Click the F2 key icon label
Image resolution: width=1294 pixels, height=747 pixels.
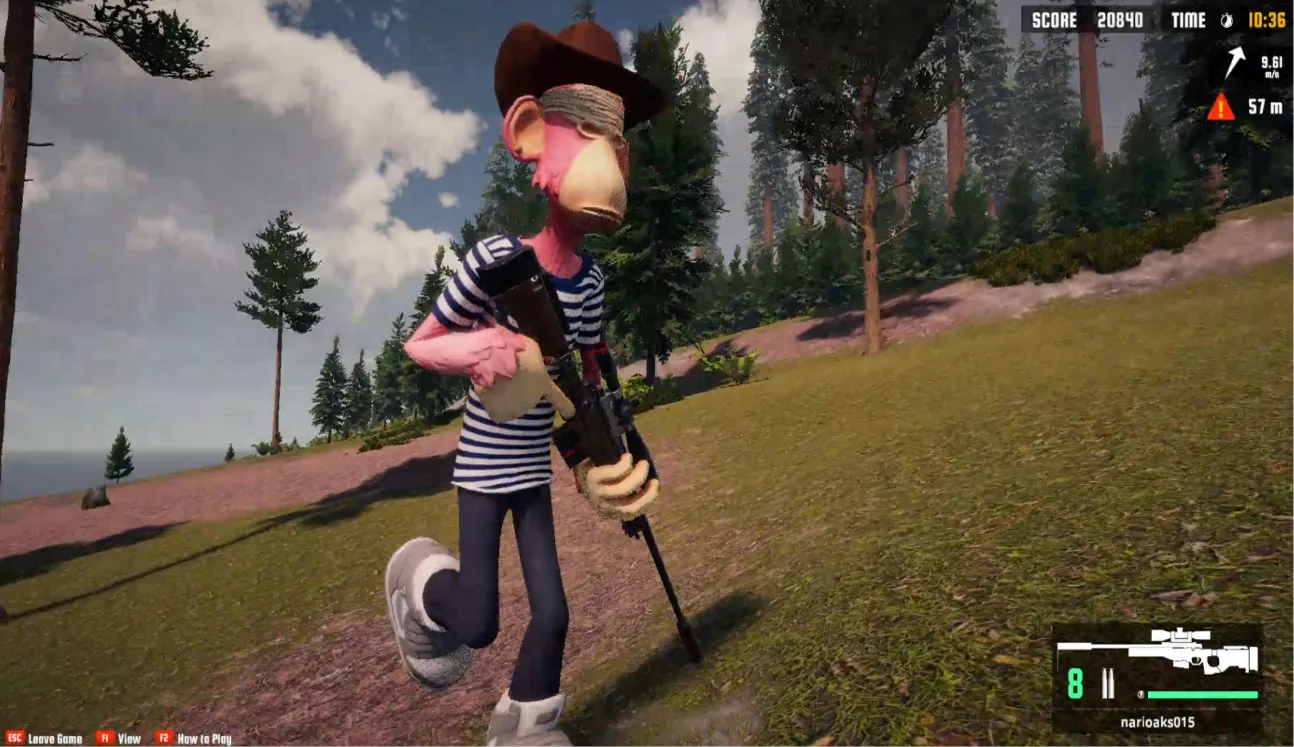(164, 738)
